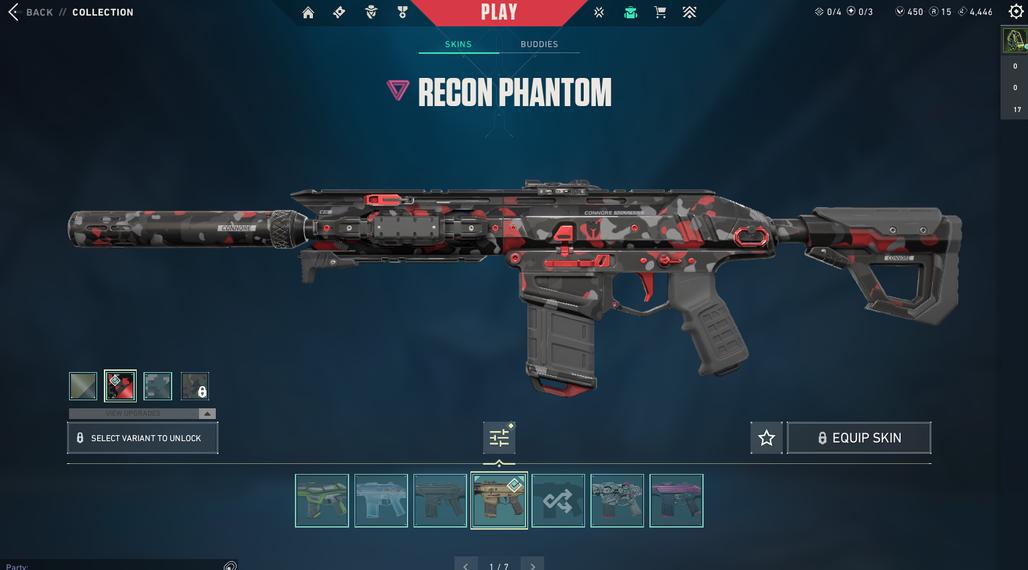The height and width of the screenshot is (570, 1028).
Task: Choose the locked variant swatch with padlock
Action: click(195, 386)
